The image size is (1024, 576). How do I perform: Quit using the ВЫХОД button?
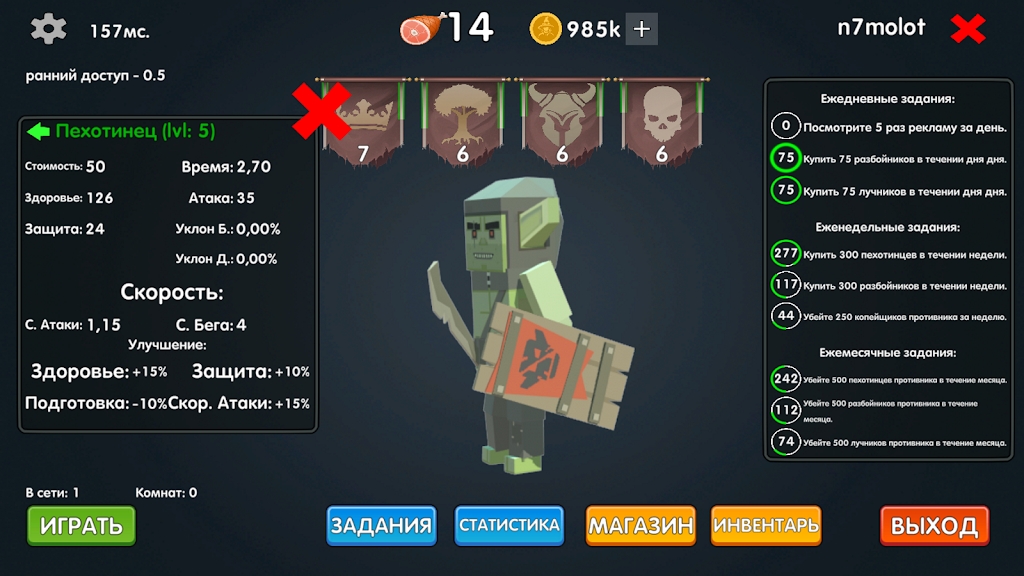coord(934,526)
